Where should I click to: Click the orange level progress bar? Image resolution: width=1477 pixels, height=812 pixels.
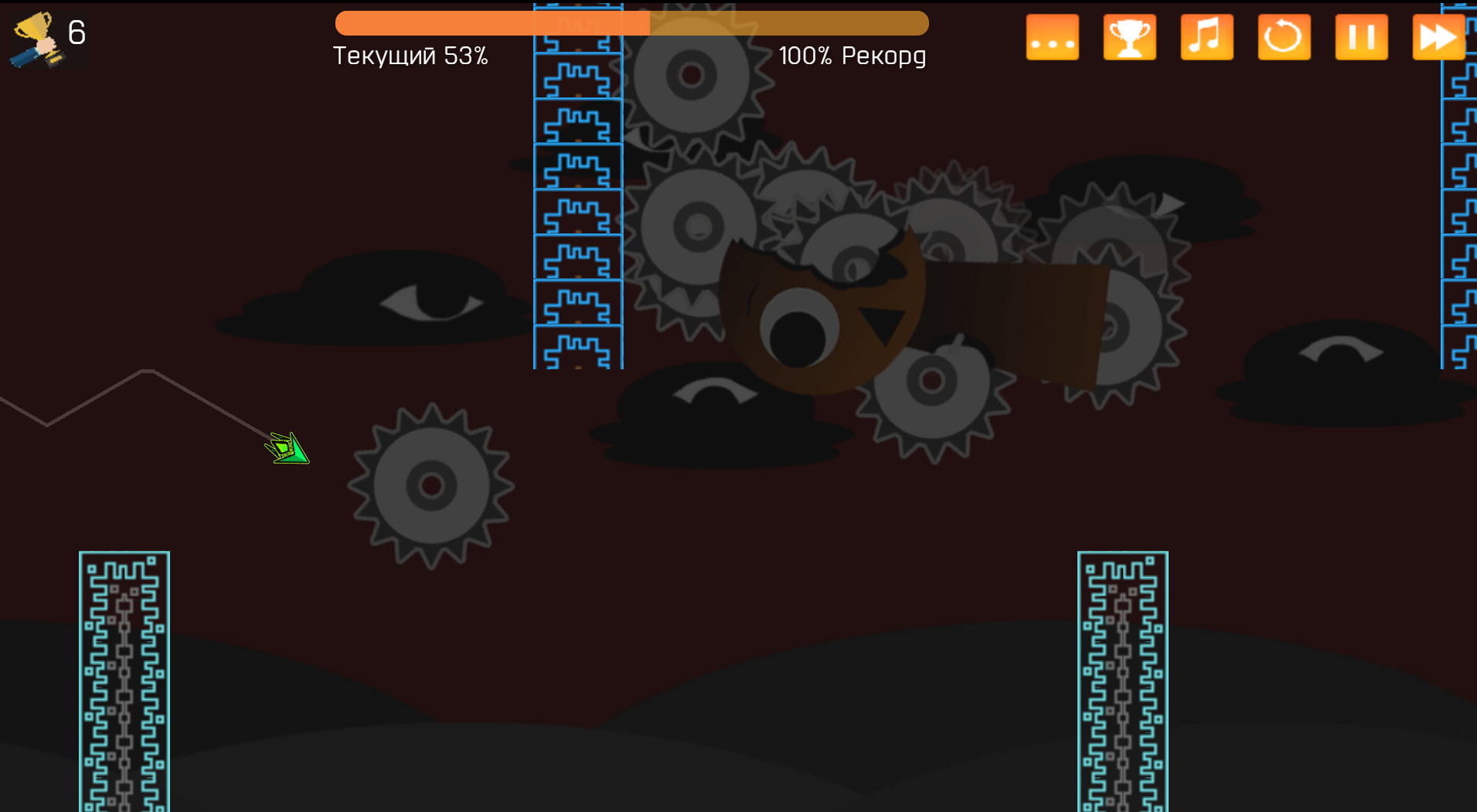pos(632,22)
